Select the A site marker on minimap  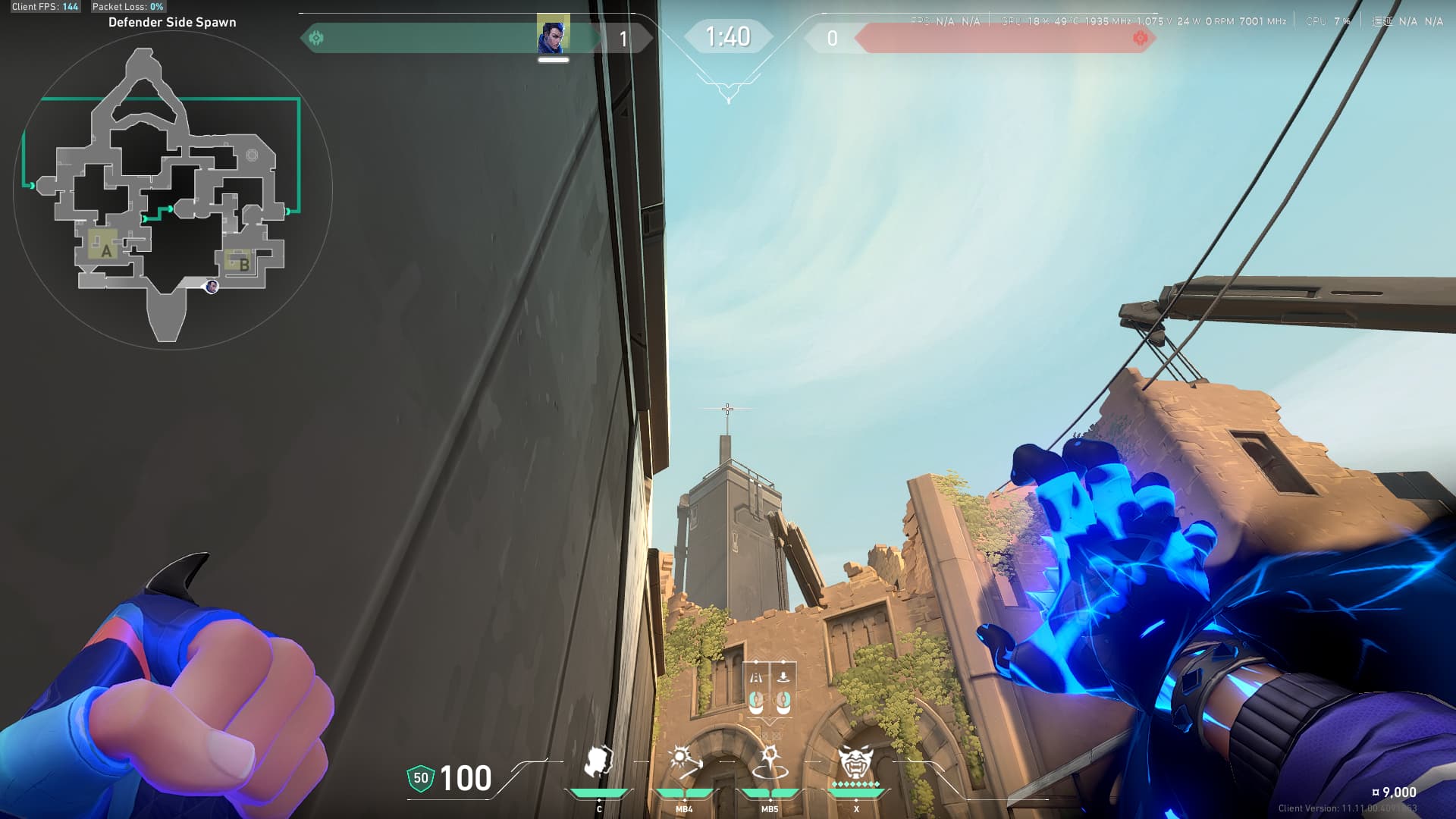105,249
